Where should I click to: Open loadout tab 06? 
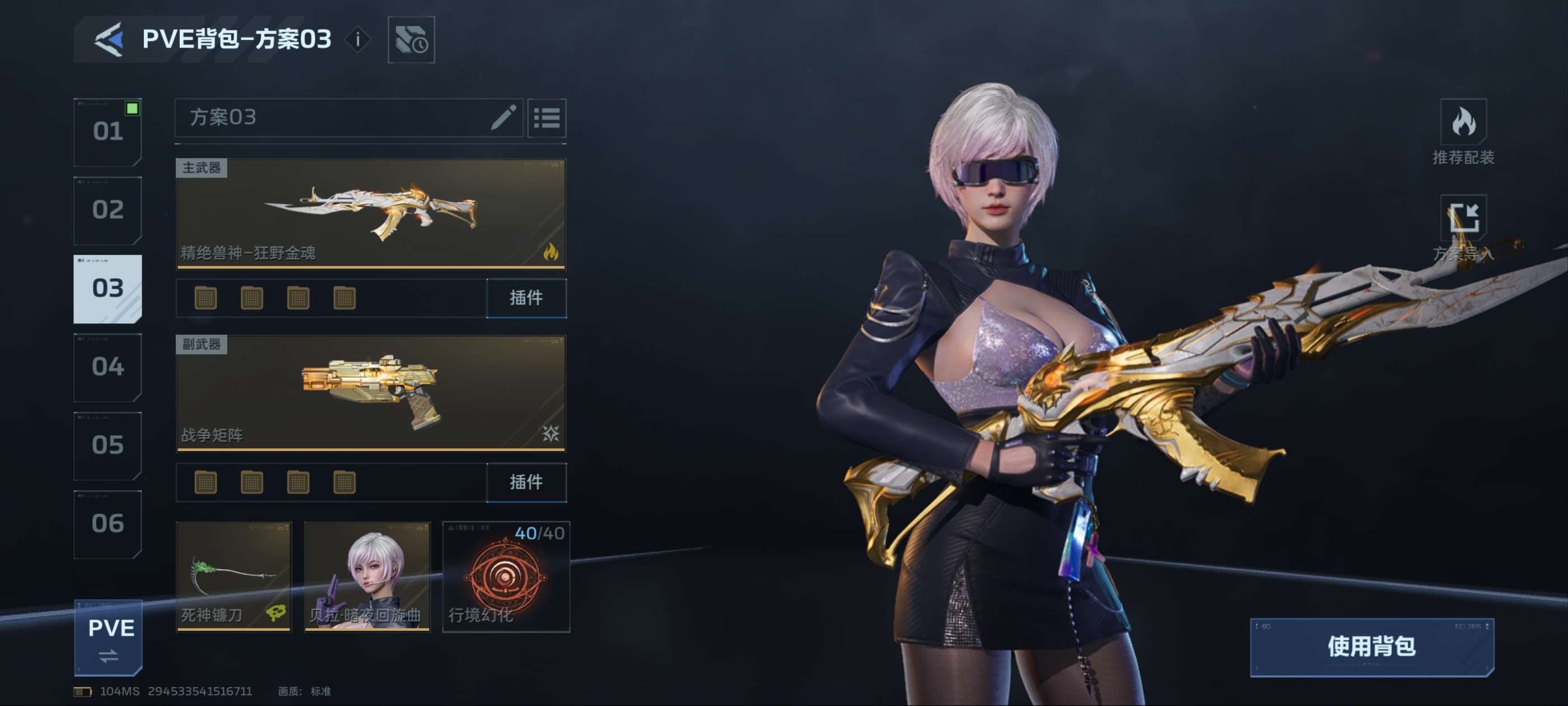click(x=108, y=524)
